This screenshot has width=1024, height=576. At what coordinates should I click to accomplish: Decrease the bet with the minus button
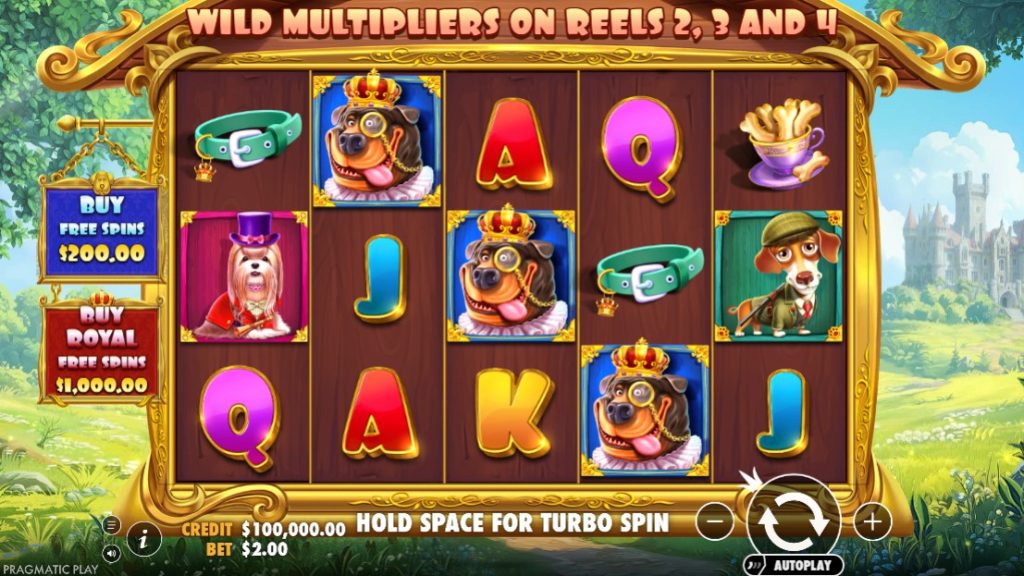pyautogui.click(x=714, y=521)
